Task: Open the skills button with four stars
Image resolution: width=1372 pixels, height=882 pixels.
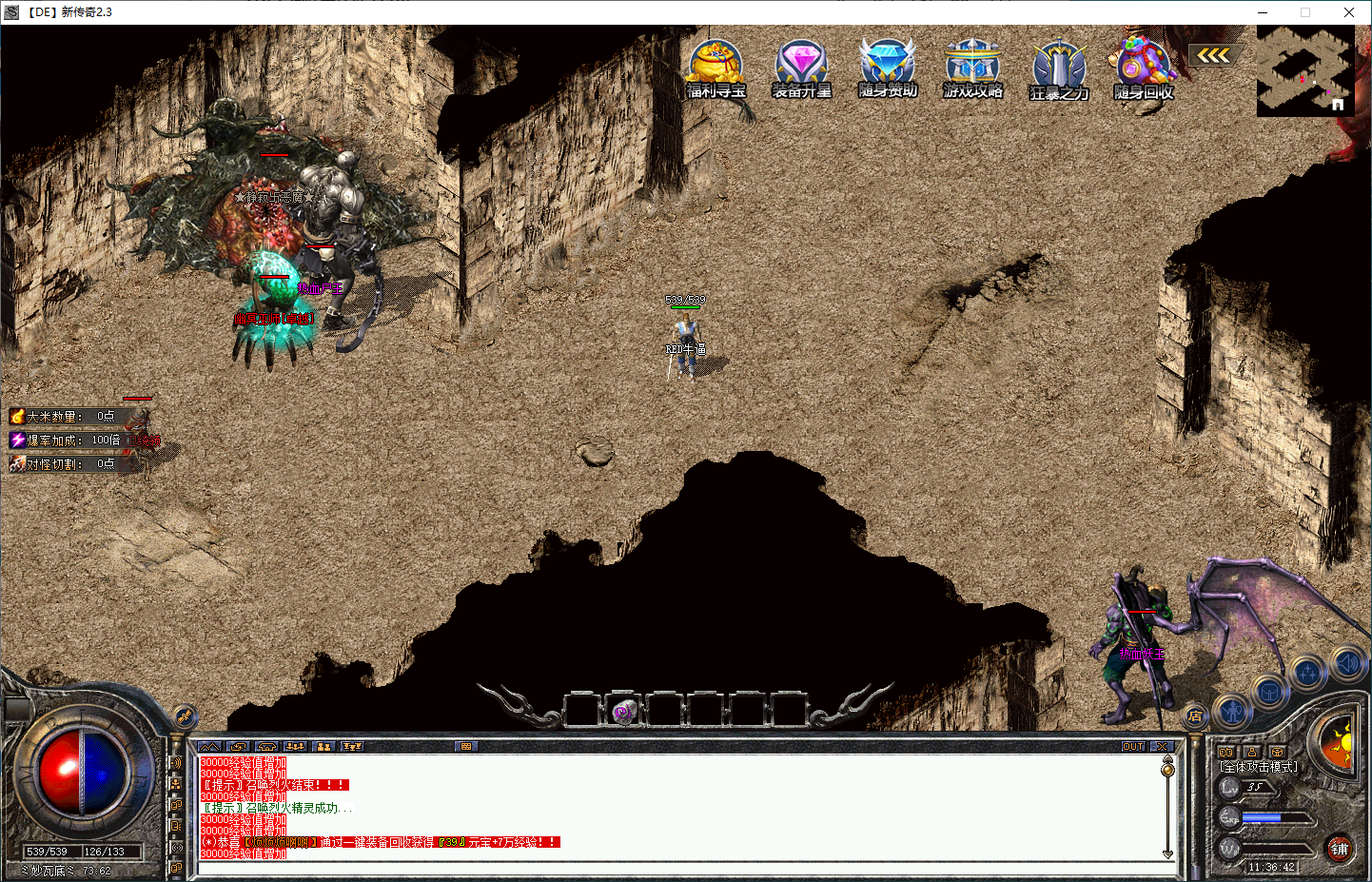Action: tap(1308, 673)
